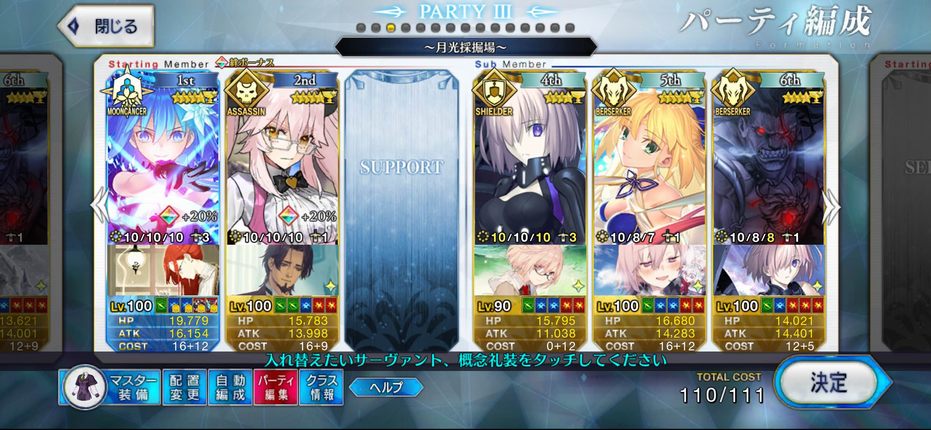Go to previous party with left arrow
The height and width of the screenshot is (430, 931).
click(x=97, y=205)
